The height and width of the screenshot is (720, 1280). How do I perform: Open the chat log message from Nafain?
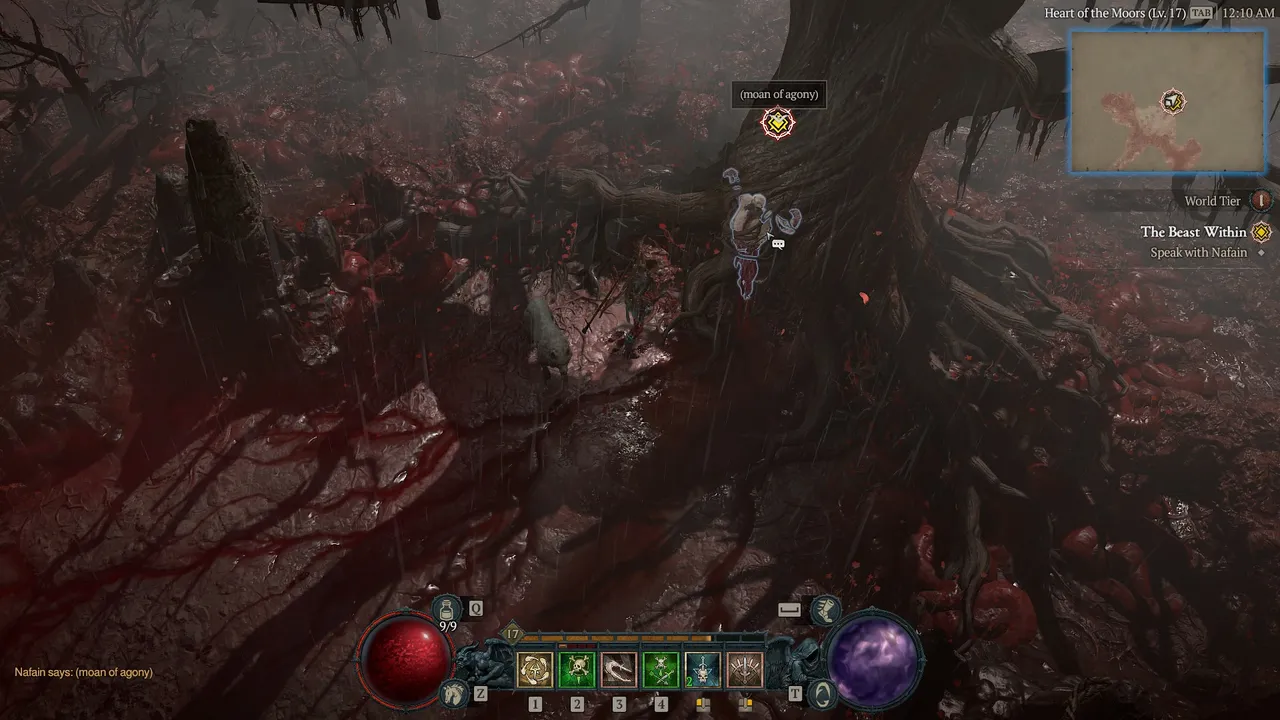click(84, 672)
